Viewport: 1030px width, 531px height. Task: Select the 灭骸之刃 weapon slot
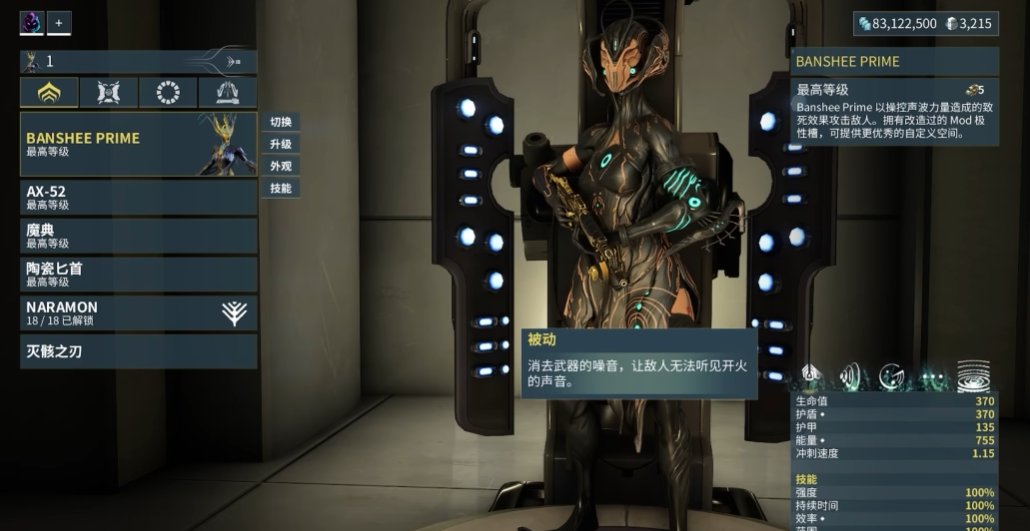tap(138, 351)
